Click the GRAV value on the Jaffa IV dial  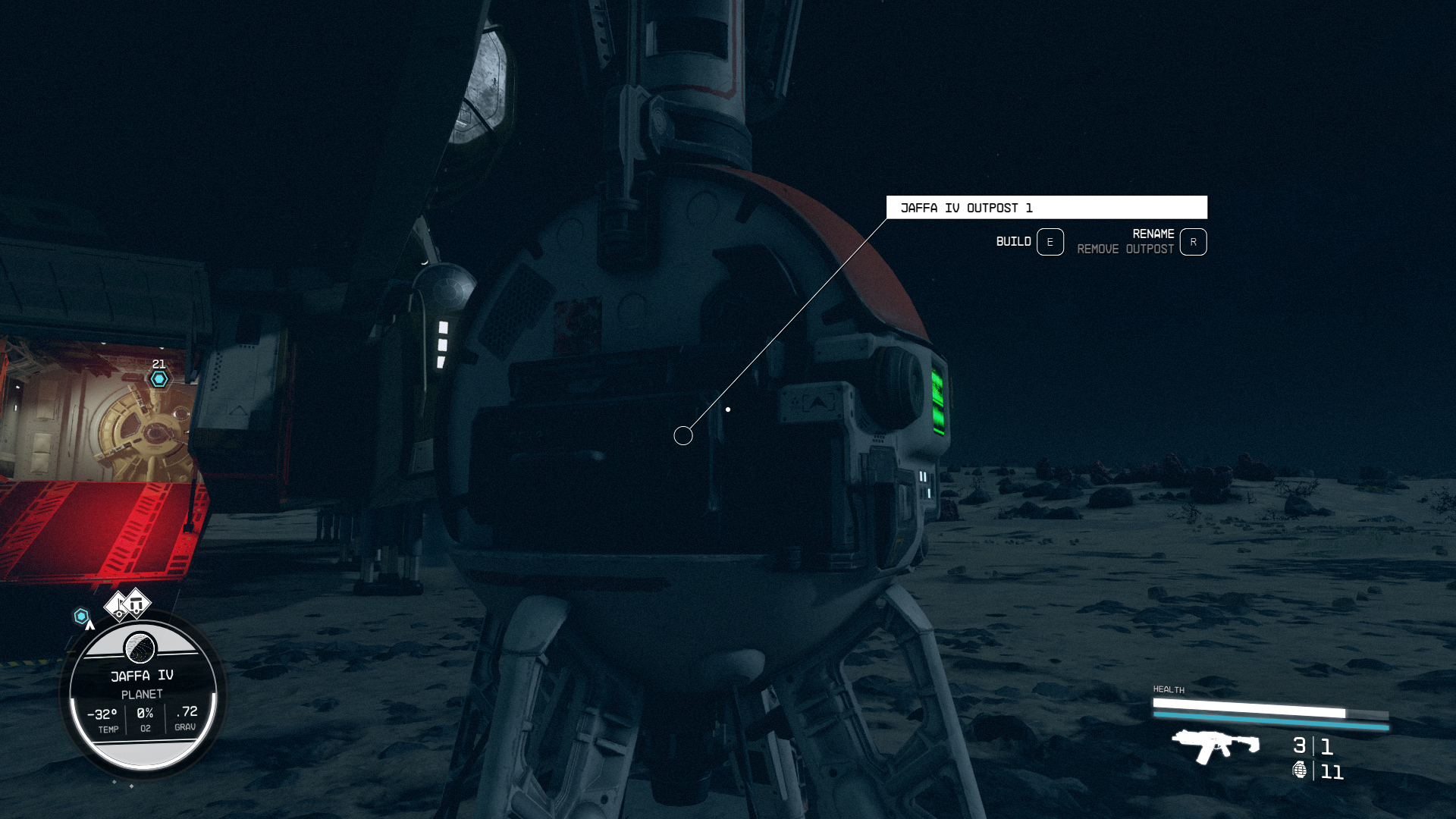point(185,719)
